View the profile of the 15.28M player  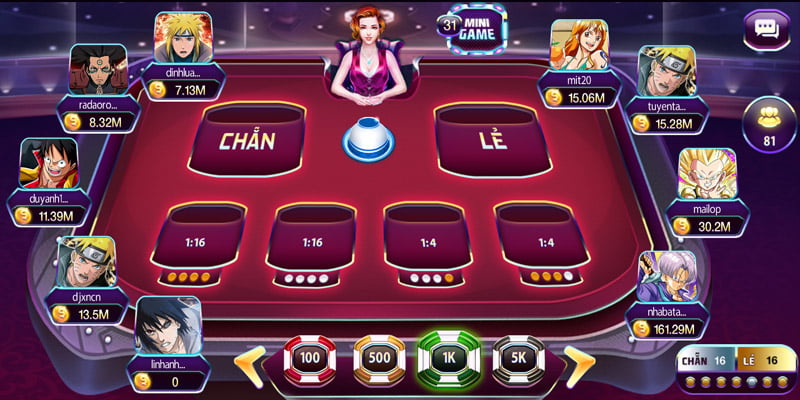(x=666, y=72)
